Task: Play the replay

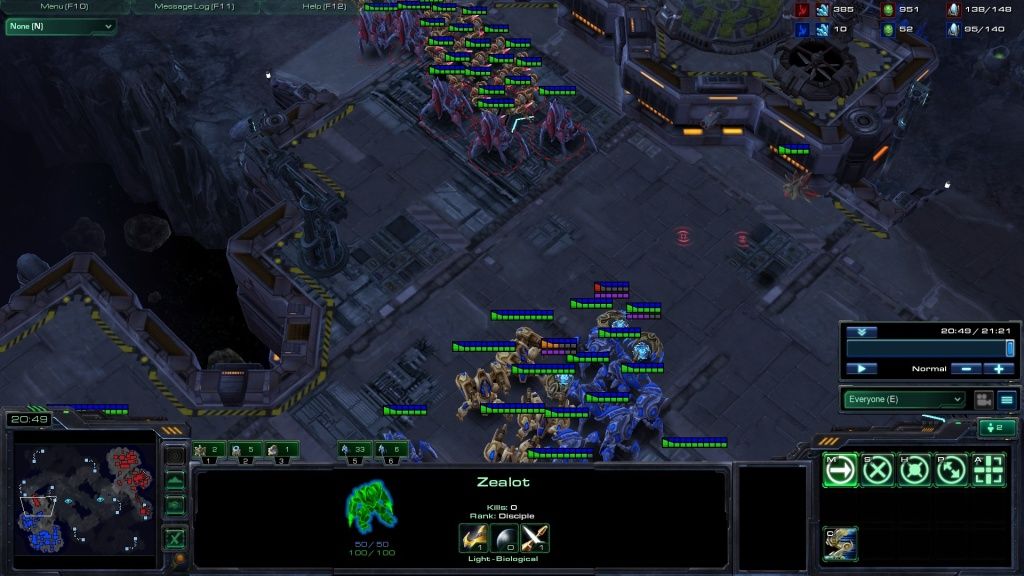Action: click(x=861, y=369)
